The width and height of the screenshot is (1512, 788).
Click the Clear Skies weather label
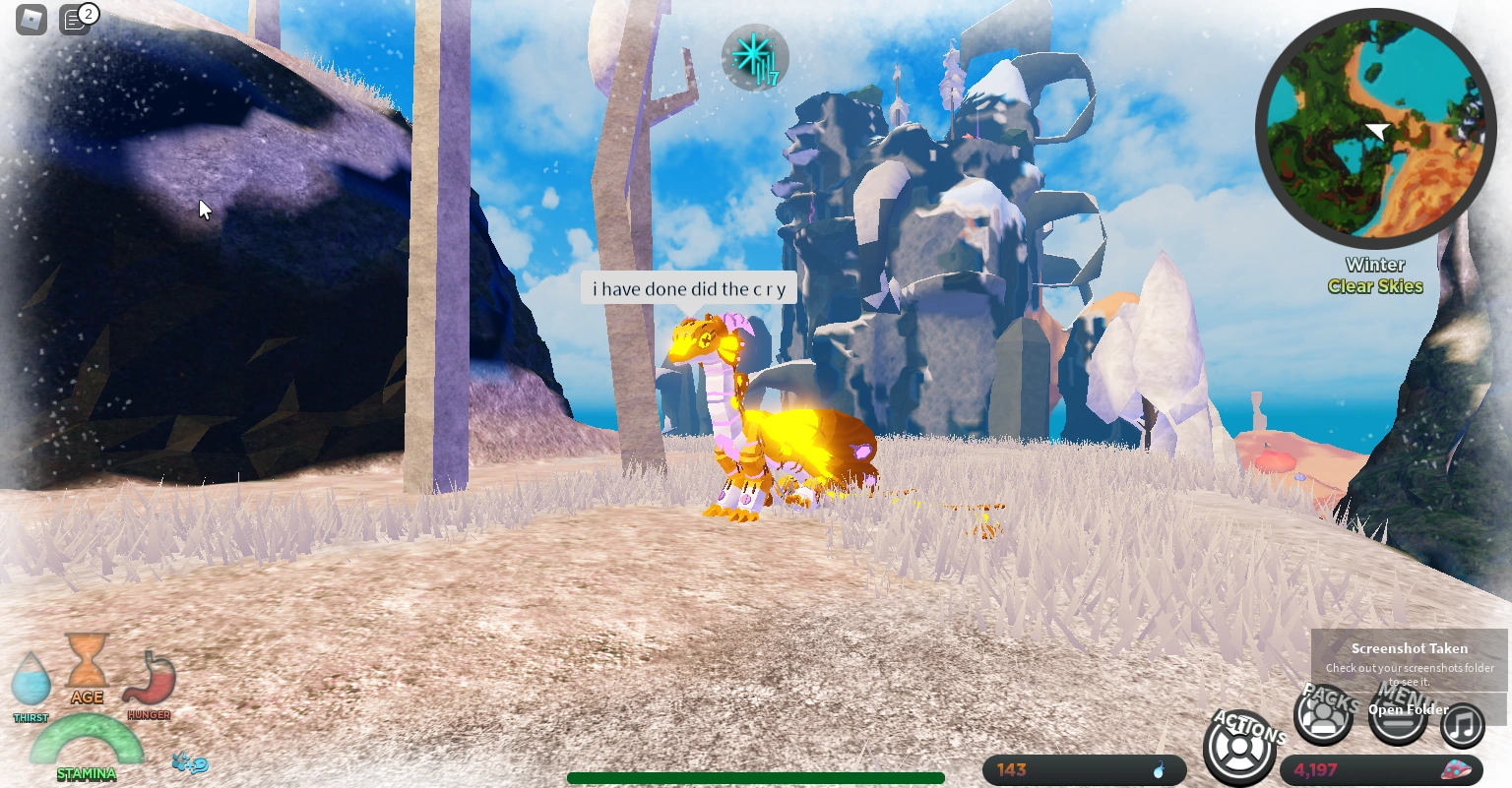pyautogui.click(x=1375, y=286)
